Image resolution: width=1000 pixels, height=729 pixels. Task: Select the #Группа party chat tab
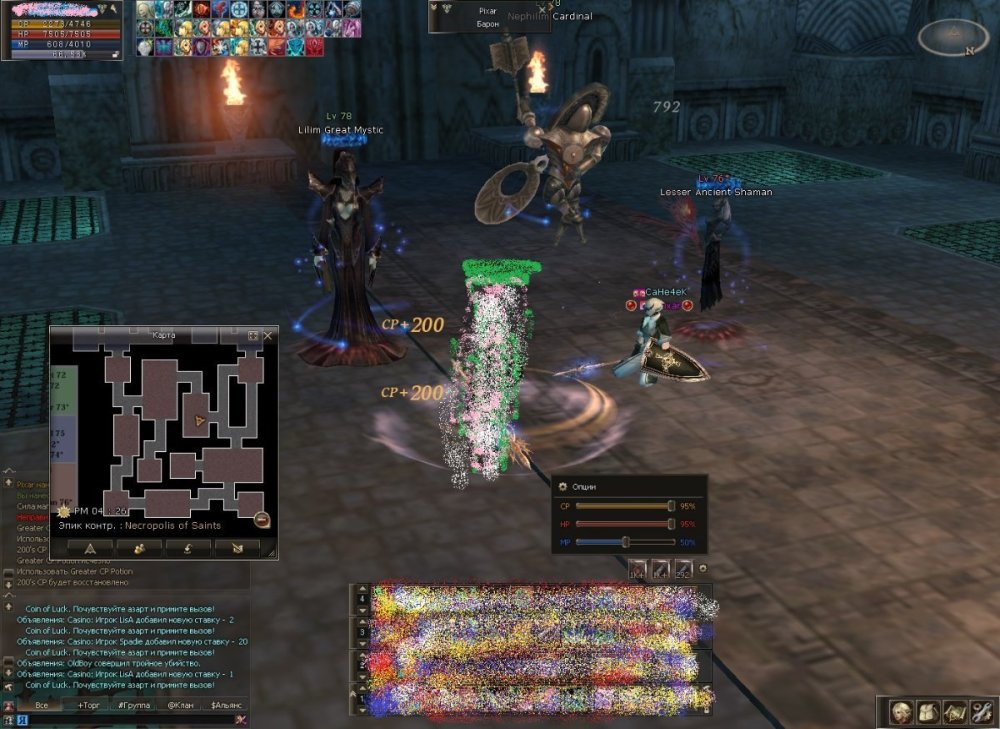pos(134,705)
